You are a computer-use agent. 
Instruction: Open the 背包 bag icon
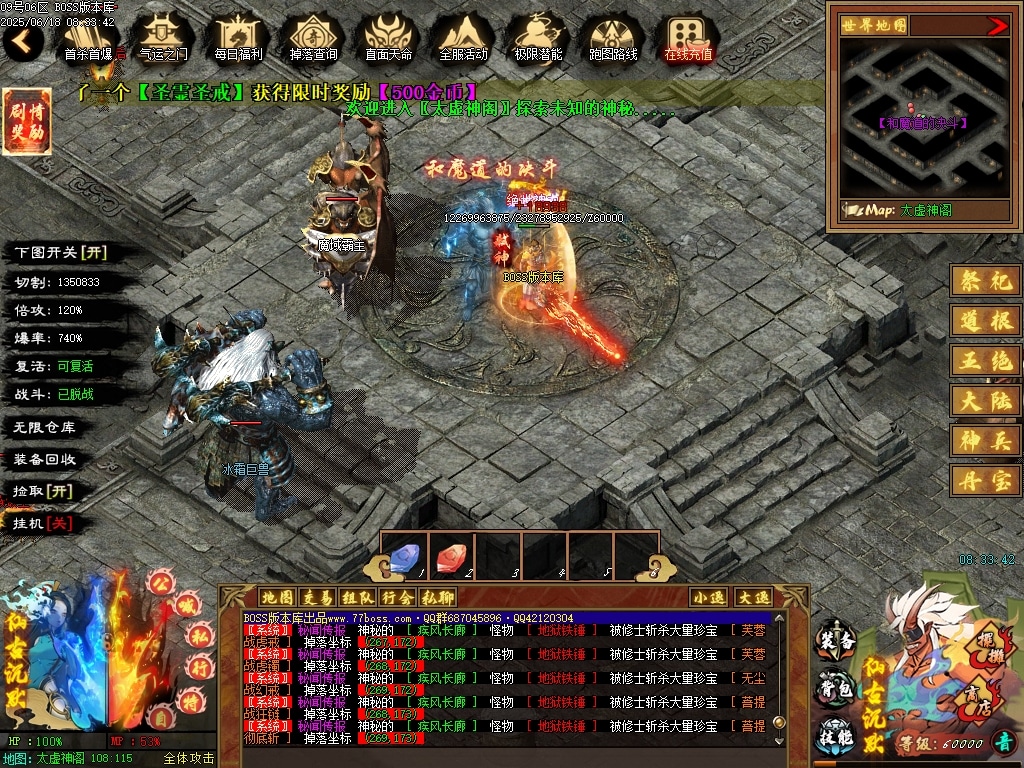click(835, 688)
